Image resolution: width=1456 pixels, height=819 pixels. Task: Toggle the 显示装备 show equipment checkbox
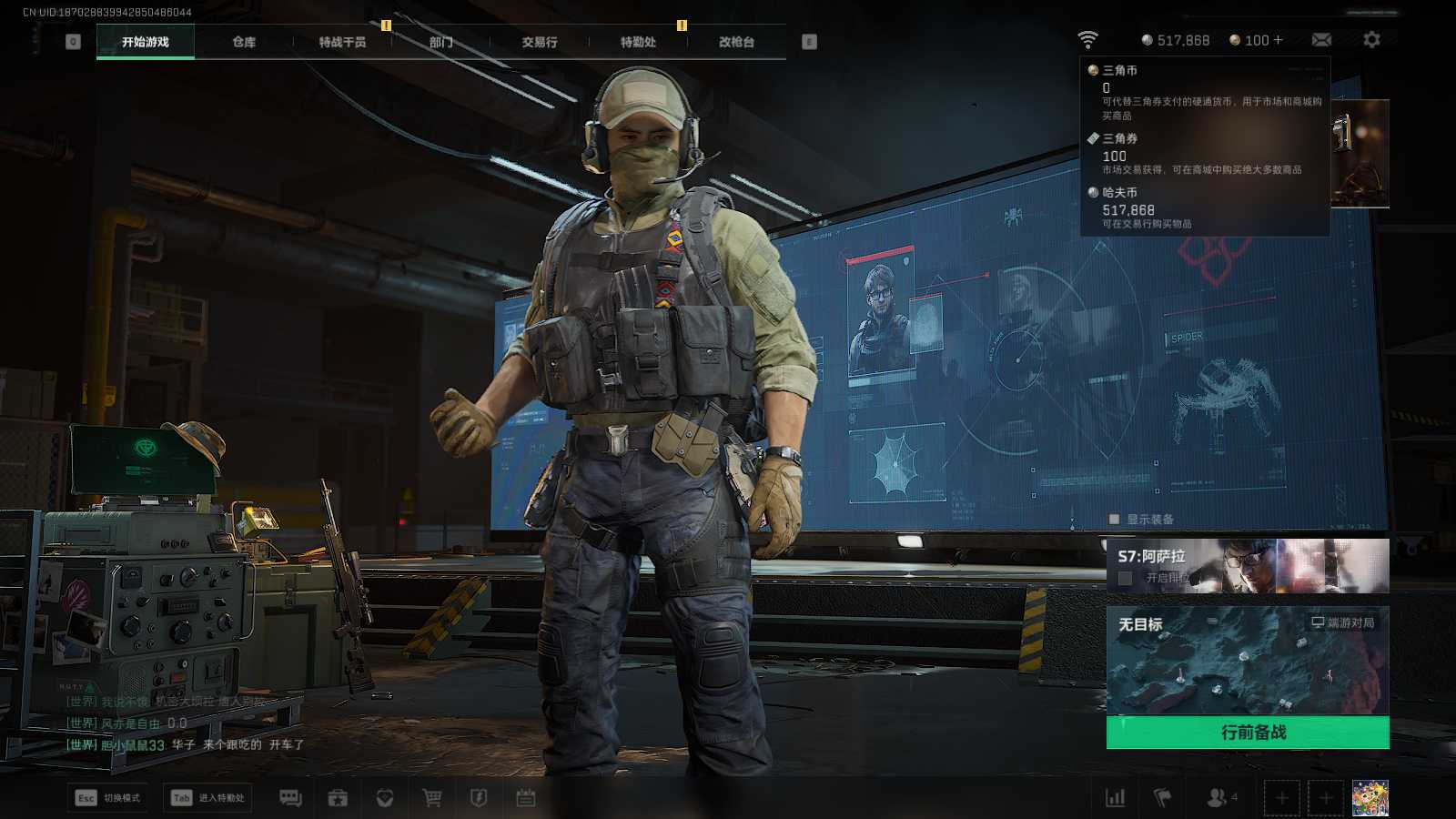[x=1115, y=520]
